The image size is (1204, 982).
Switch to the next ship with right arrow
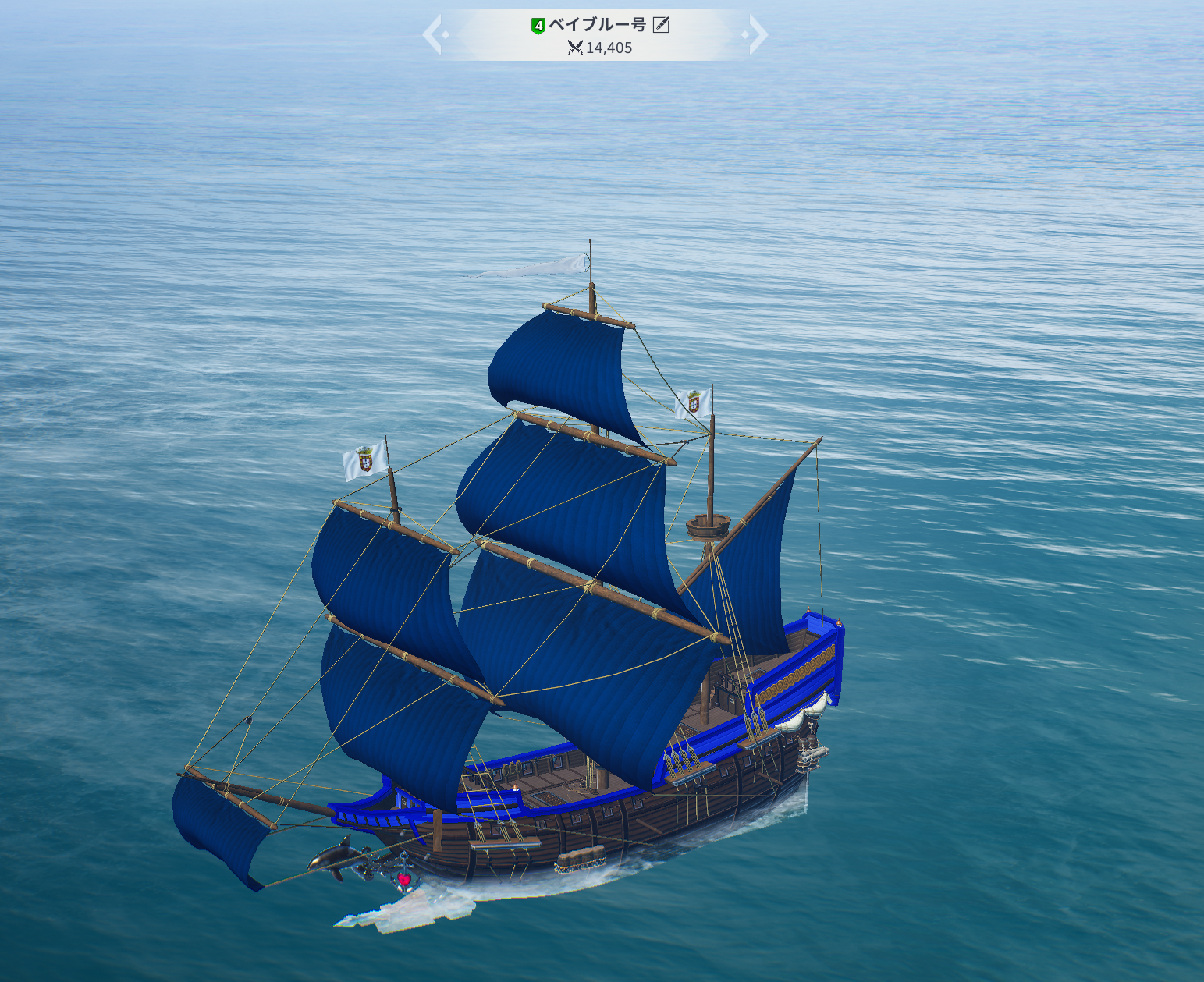[757, 35]
